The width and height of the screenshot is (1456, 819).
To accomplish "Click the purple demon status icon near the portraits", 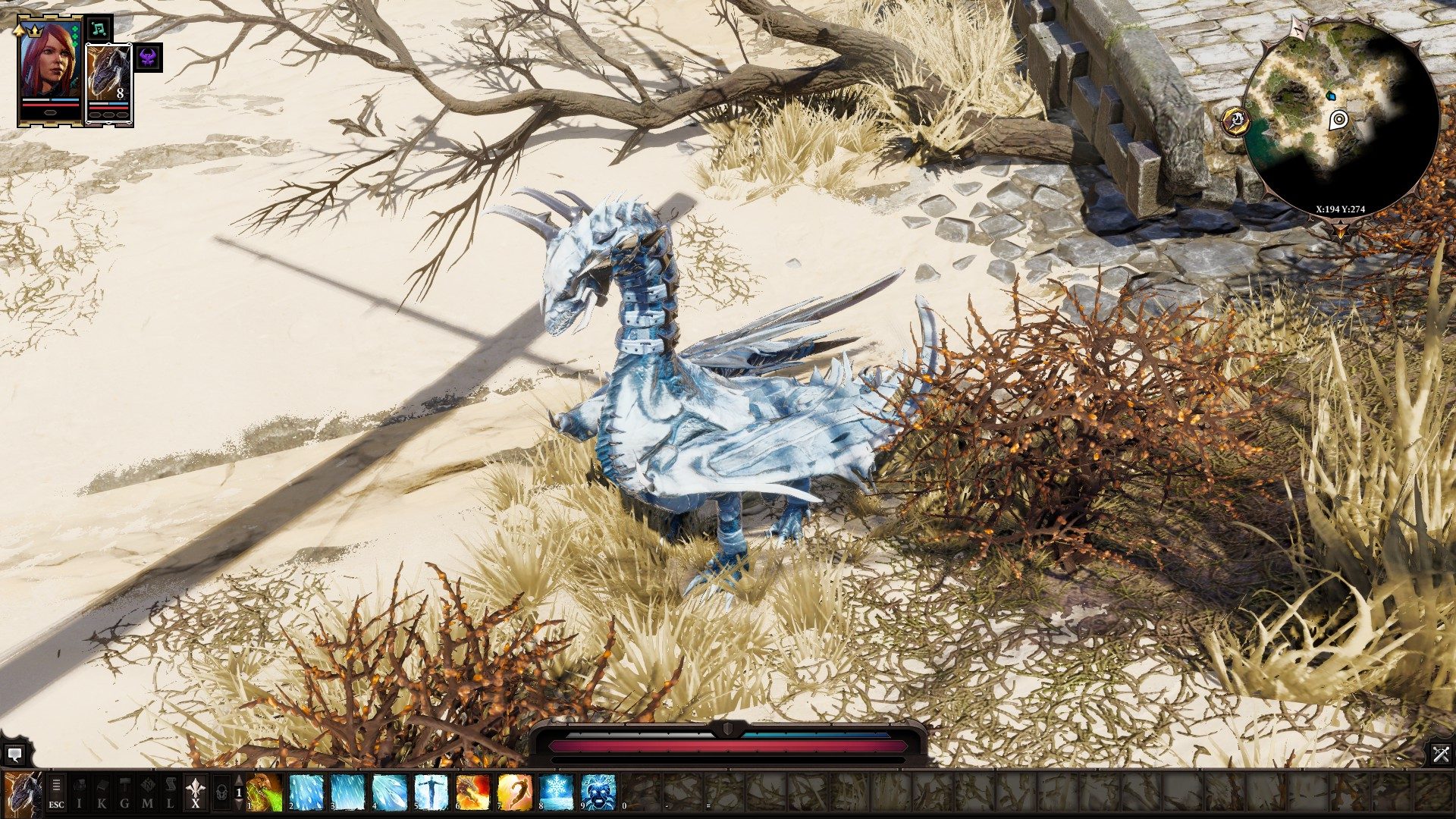I will coord(146,59).
